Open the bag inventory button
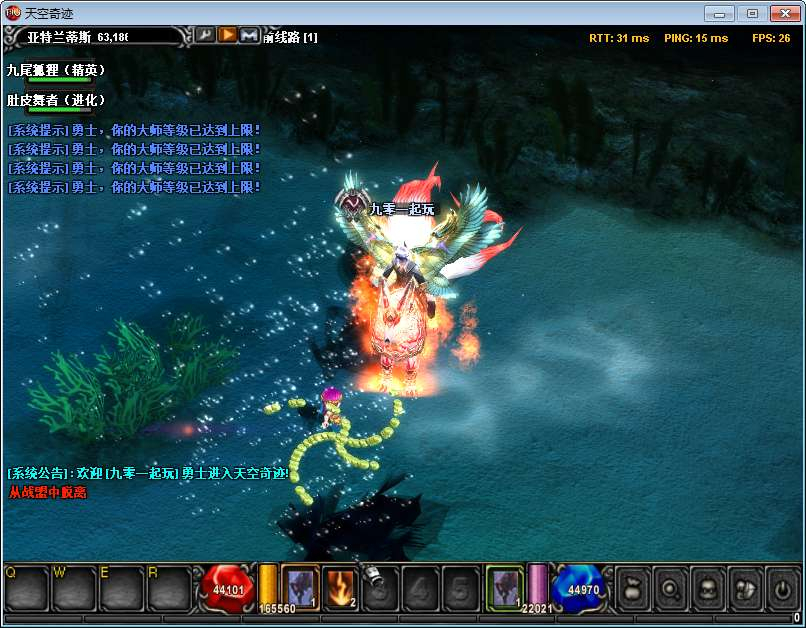Viewport: 806px width, 628px height. pyautogui.click(x=633, y=588)
